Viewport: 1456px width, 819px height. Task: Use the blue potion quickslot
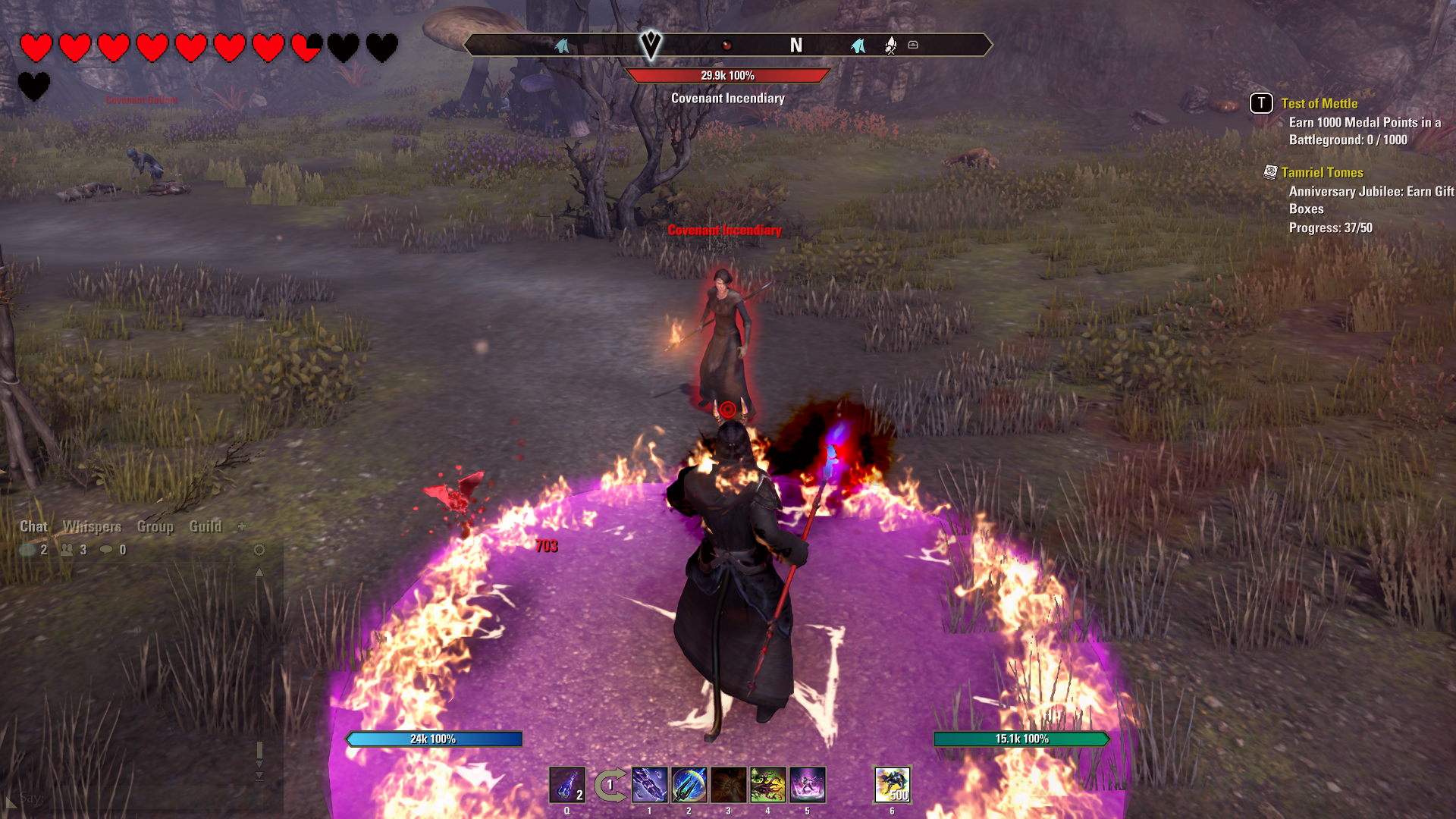(x=566, y=785)
